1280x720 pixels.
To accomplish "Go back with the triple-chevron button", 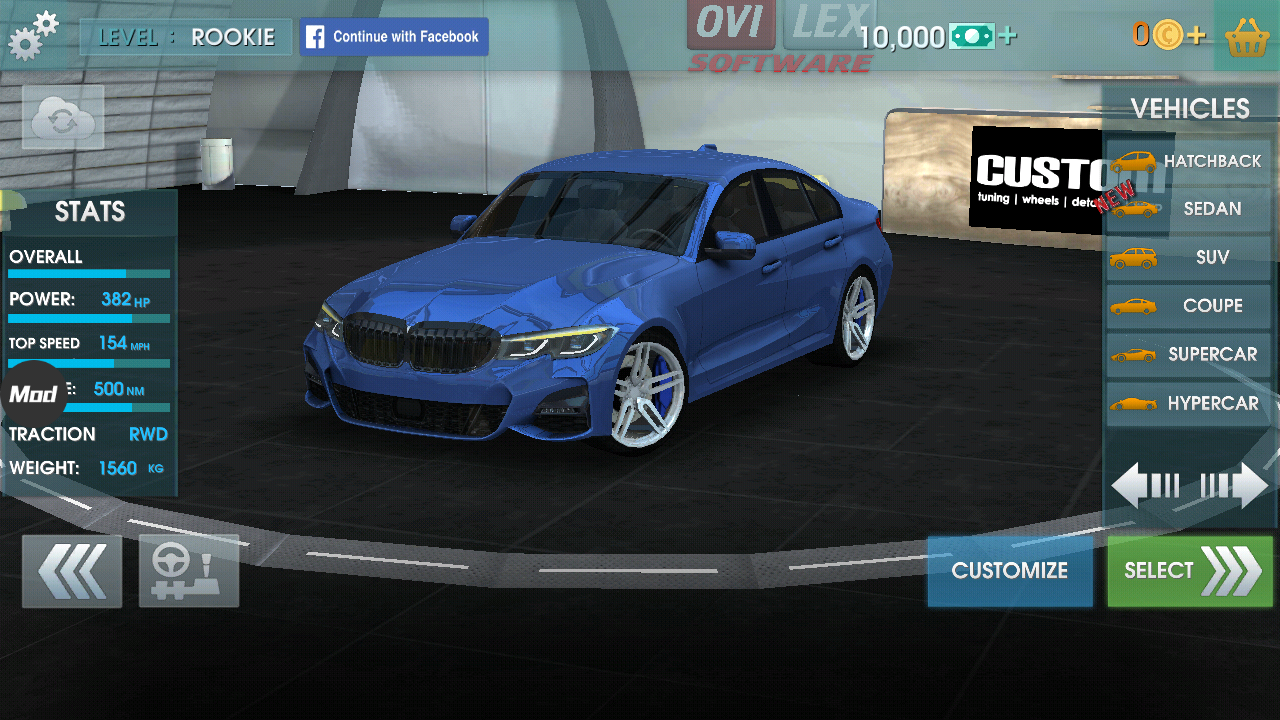I will 72,571.
